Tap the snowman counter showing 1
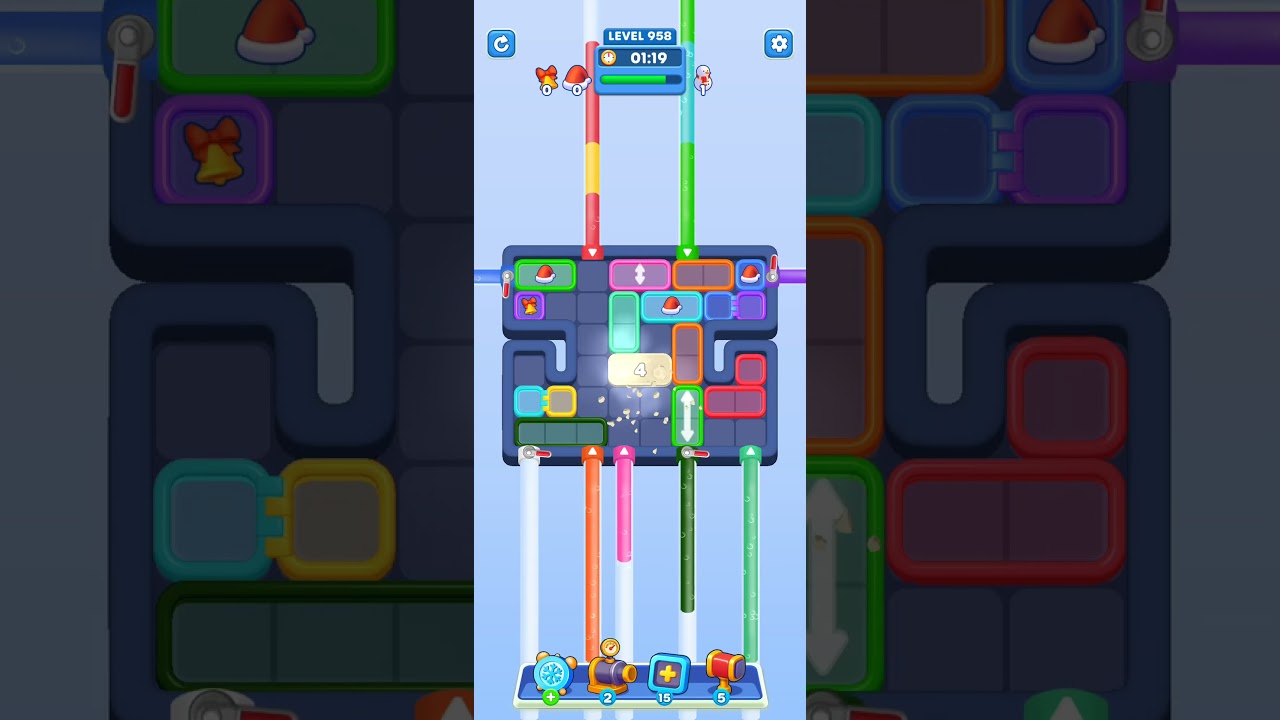The width and height of the screenshot is (1280, 720). coord(702,80)
